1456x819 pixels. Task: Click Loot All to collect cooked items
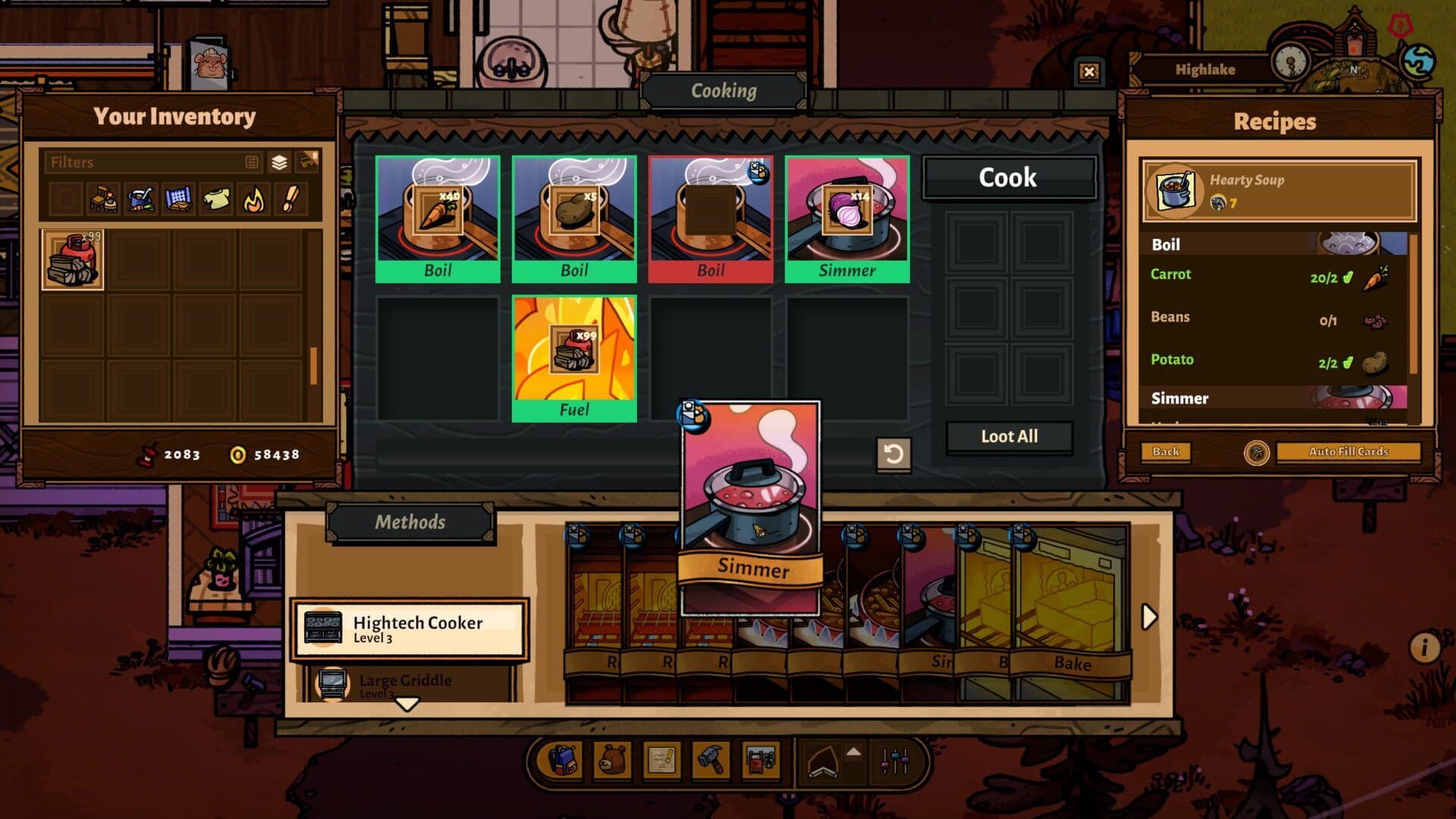tap(1009, 436)
